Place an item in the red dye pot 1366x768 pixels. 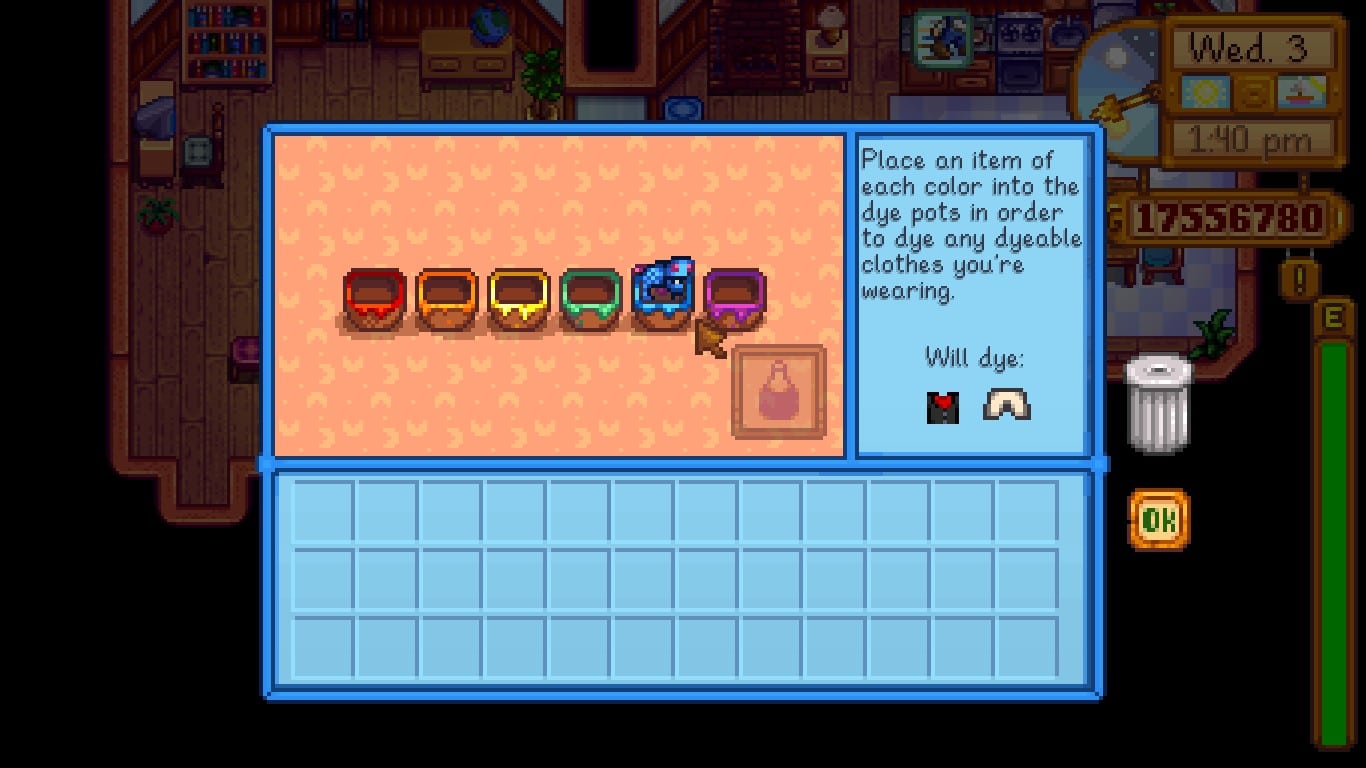[x=374, y=295]
